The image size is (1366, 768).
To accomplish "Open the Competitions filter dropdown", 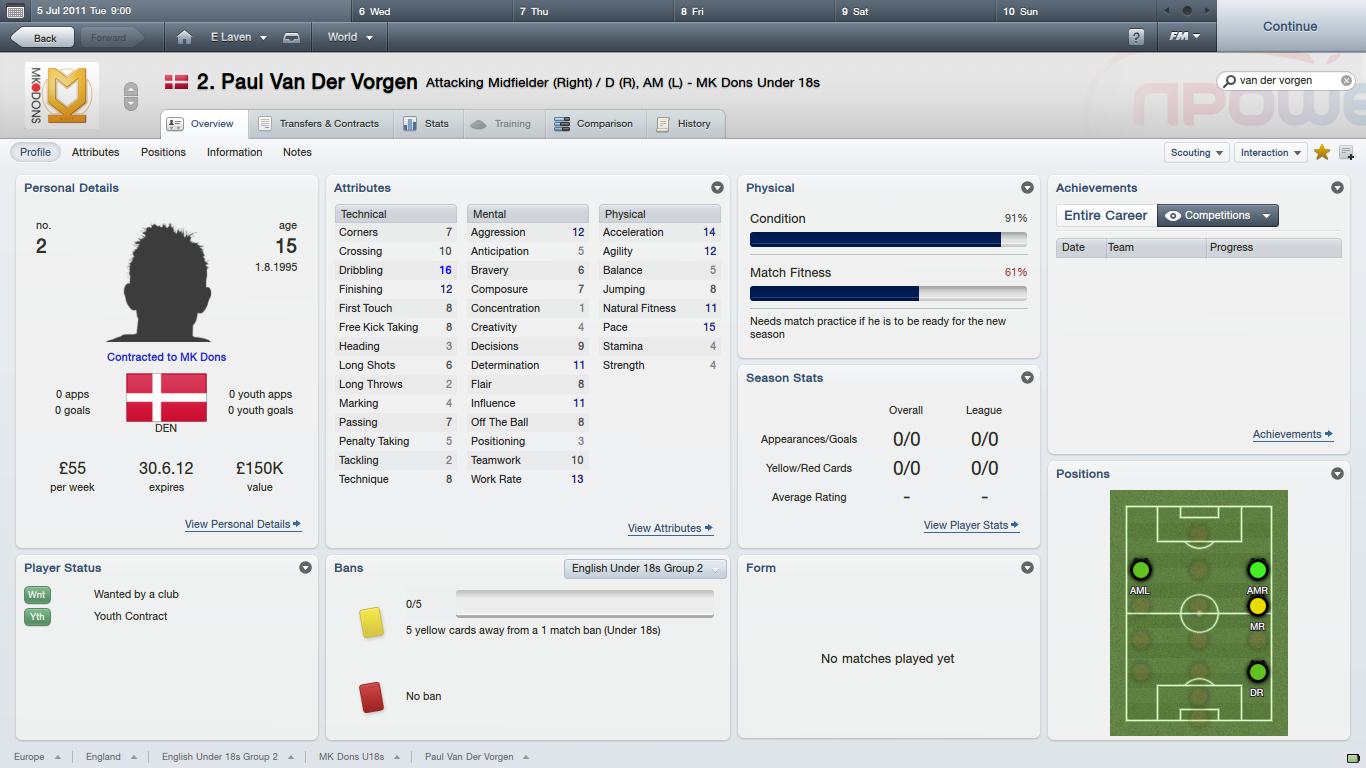I will pos(1218,215).
